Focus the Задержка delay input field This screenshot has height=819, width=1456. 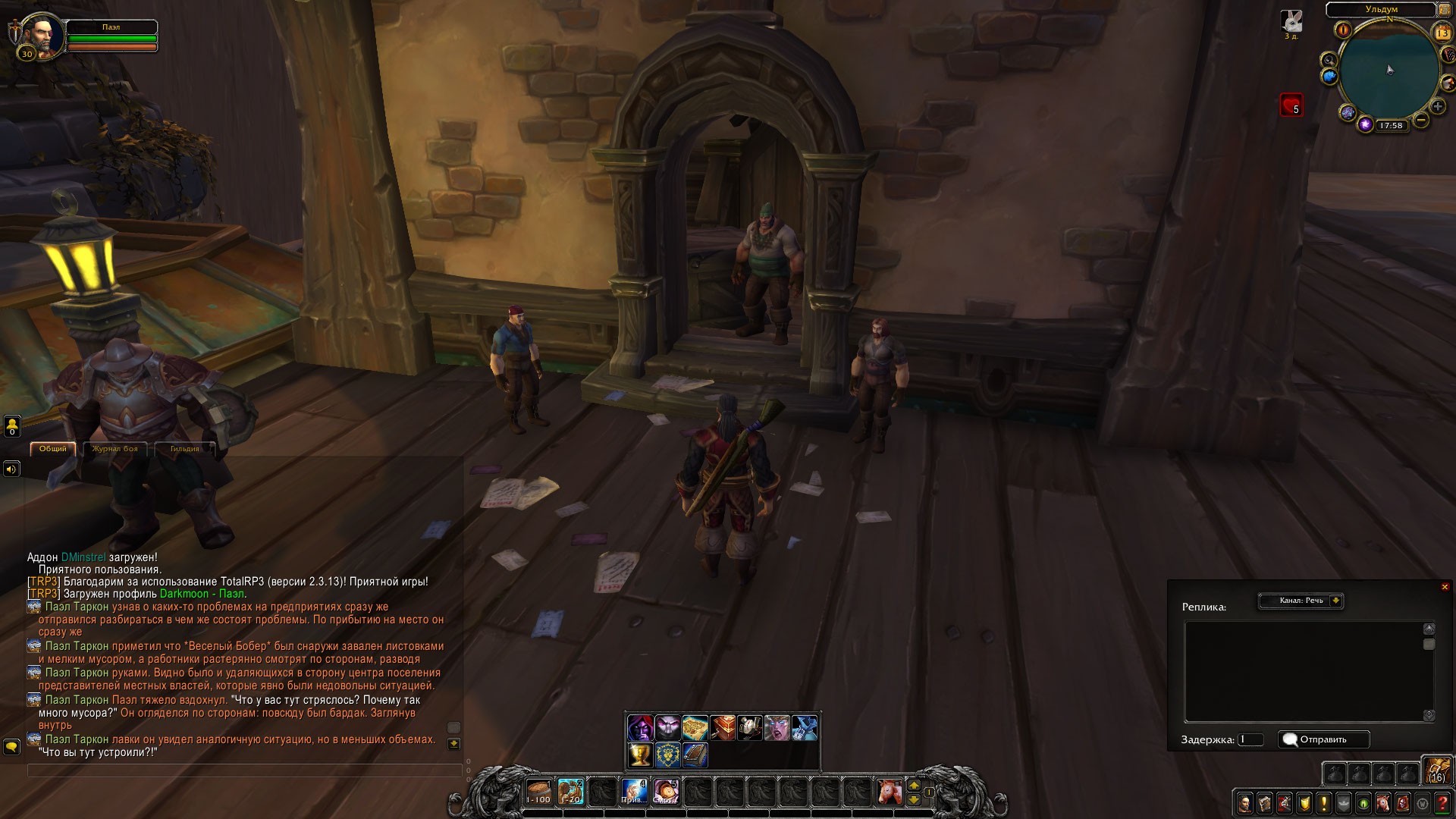click(x=1250, y=739)
